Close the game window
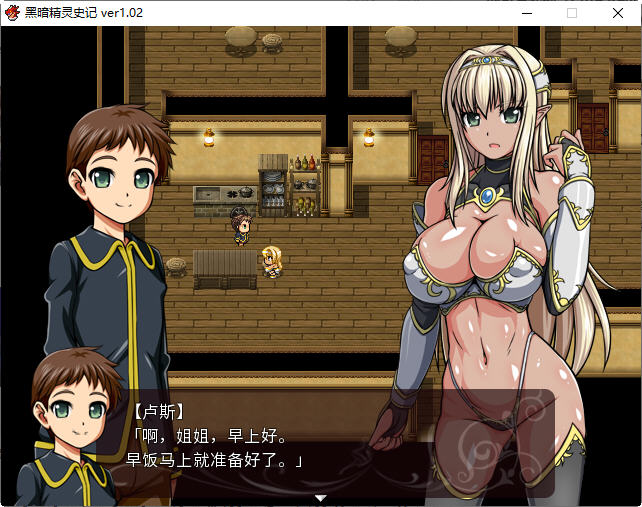 coord(617,13)
